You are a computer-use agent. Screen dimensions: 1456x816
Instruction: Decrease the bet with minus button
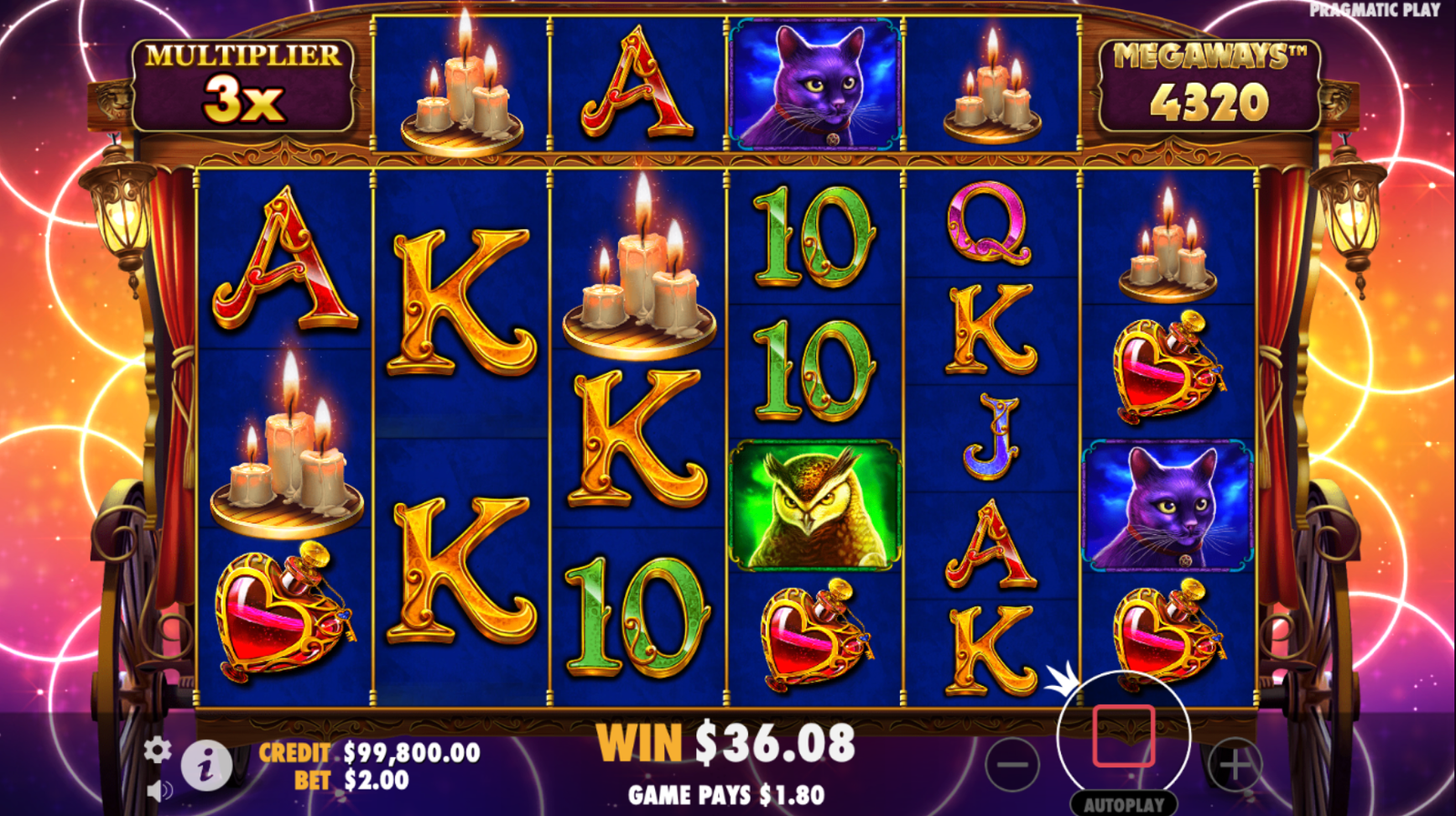pyautogui.click(x=1012, y=764)
